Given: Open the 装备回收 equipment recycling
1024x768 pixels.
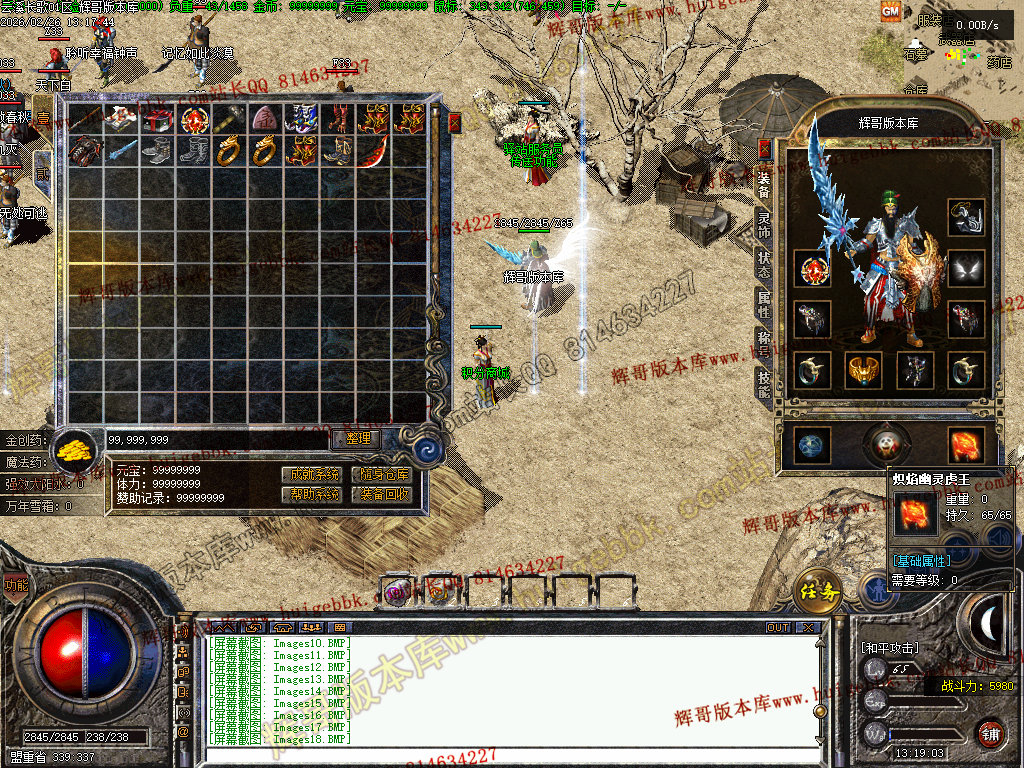Looking at the screenshot, I should (x=381, y=494).
